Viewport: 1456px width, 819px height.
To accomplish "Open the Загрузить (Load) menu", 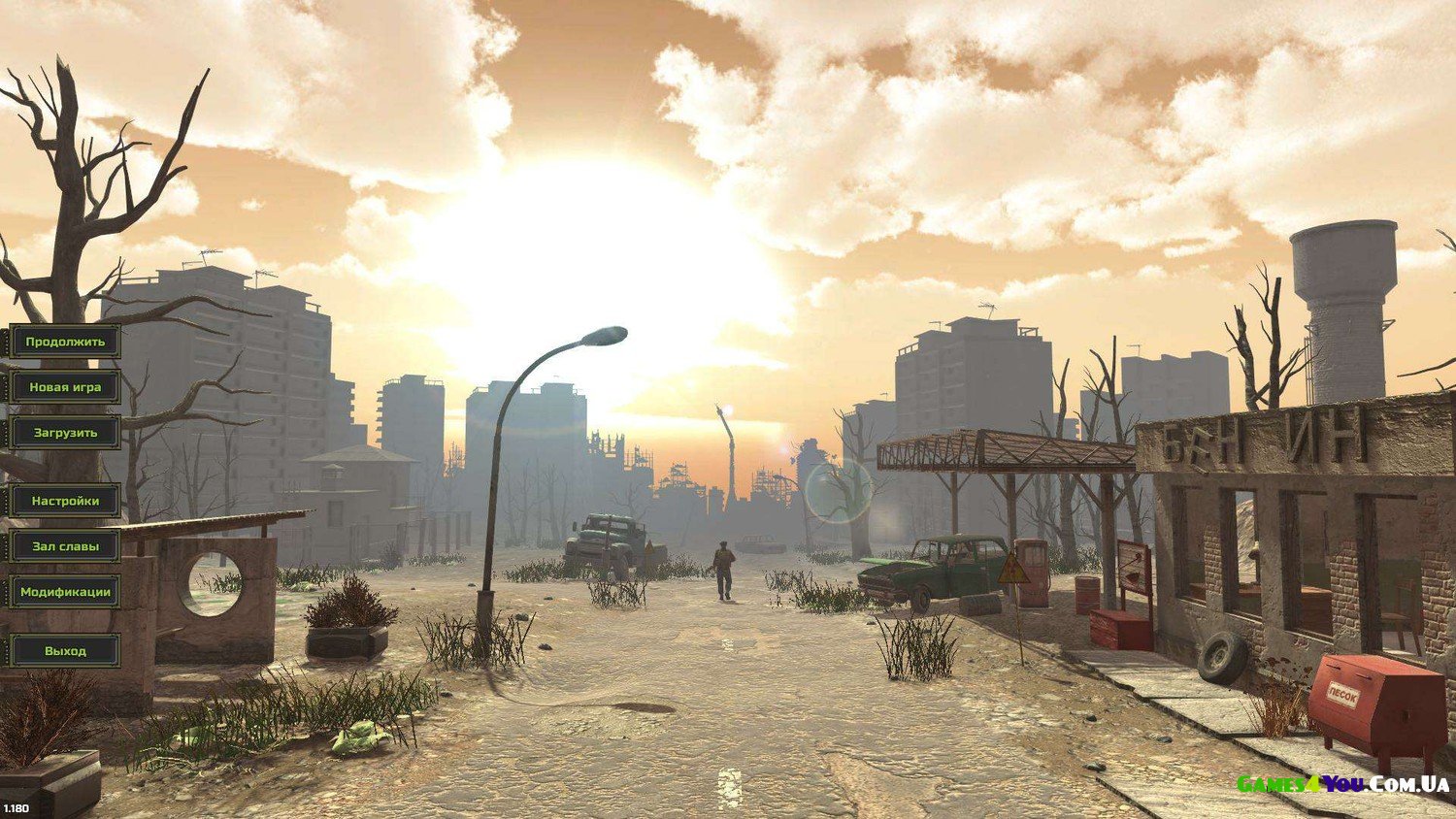I will click(65, 433).
